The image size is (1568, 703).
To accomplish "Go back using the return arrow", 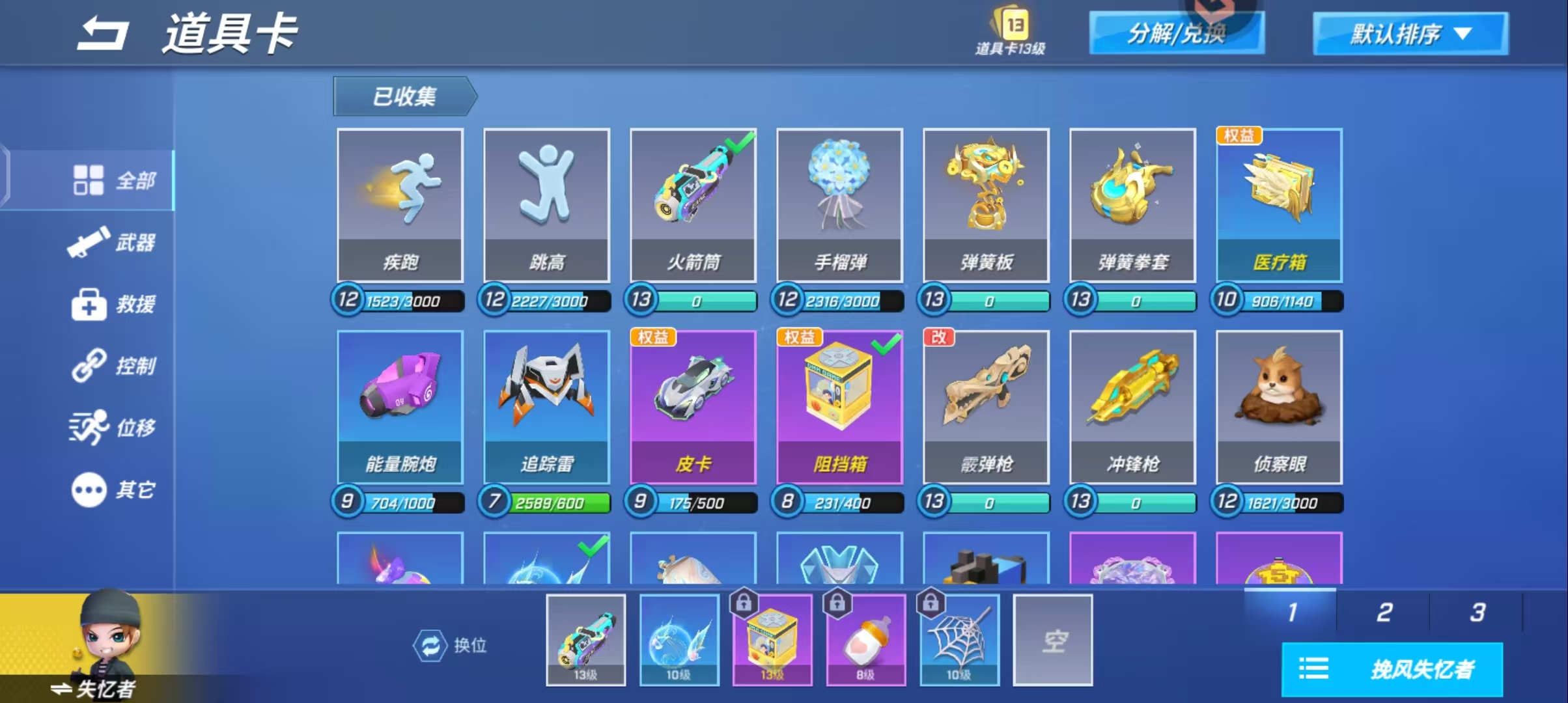I will point(102,34).
